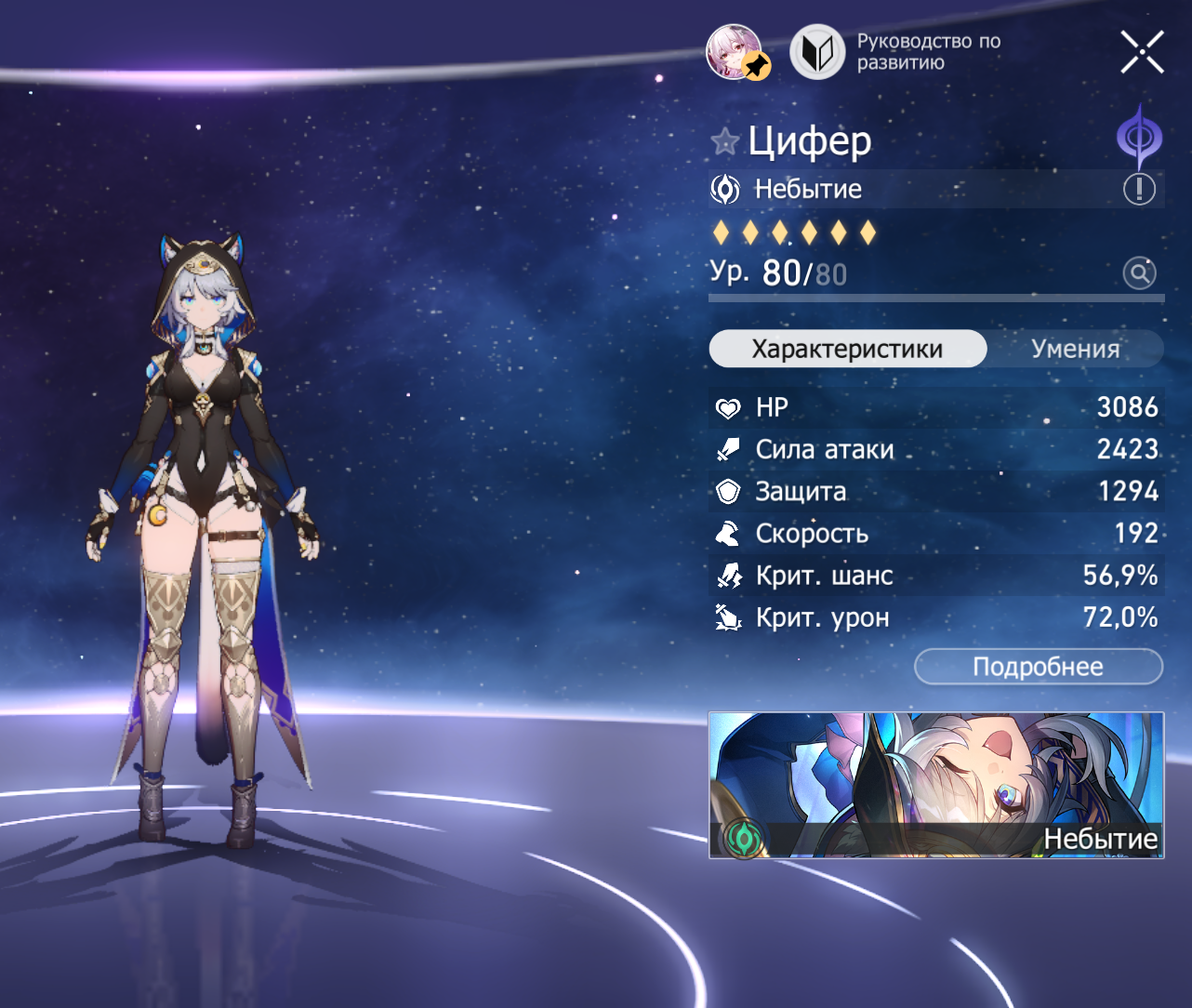
Task: Click the purple quantum element icon
Action: (1139, 139)
